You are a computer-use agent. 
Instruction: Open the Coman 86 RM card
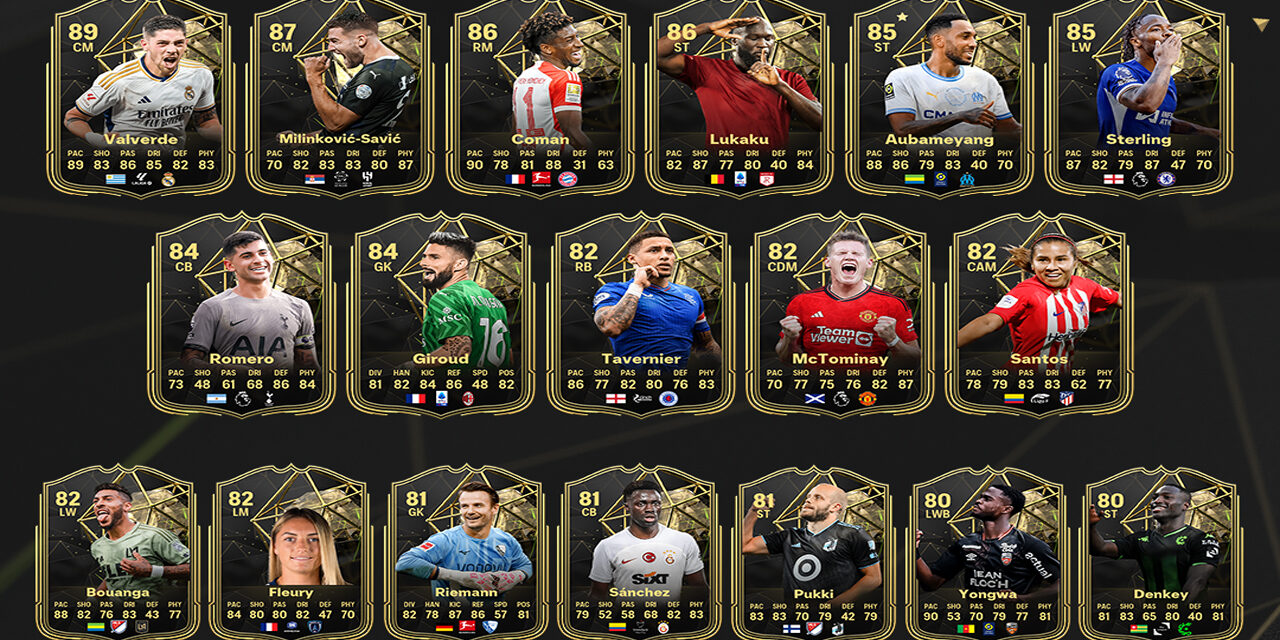540,98
